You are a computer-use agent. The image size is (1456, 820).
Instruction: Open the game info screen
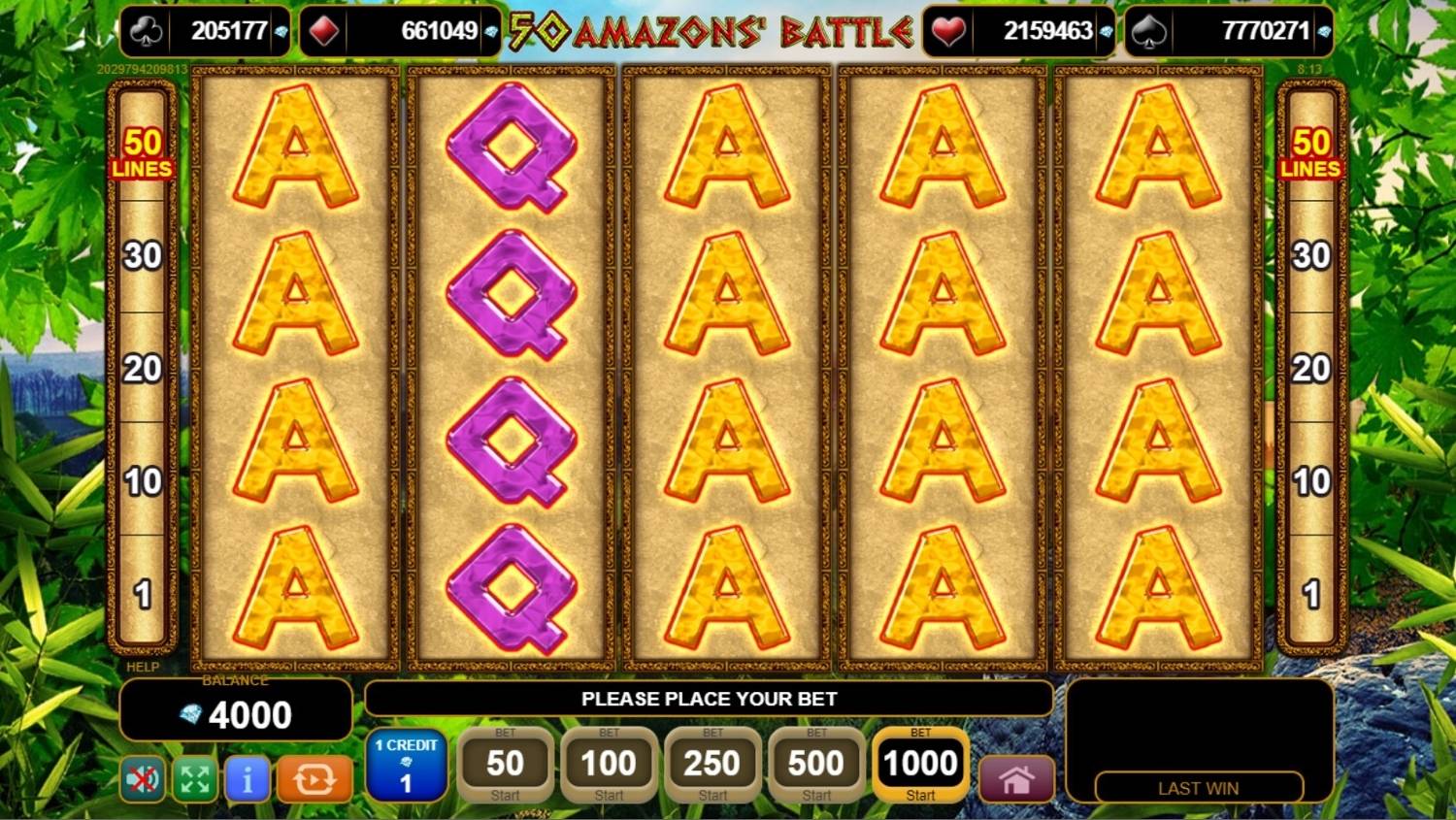[x=247, y=779]
